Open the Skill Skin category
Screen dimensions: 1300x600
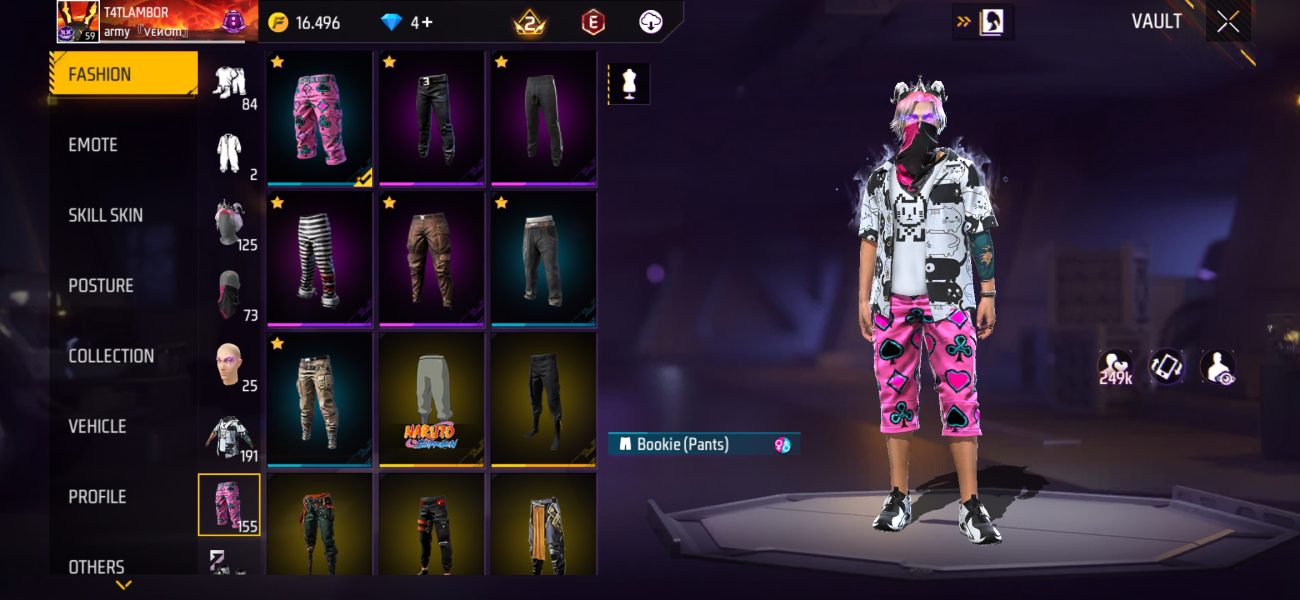pos(105,215)
